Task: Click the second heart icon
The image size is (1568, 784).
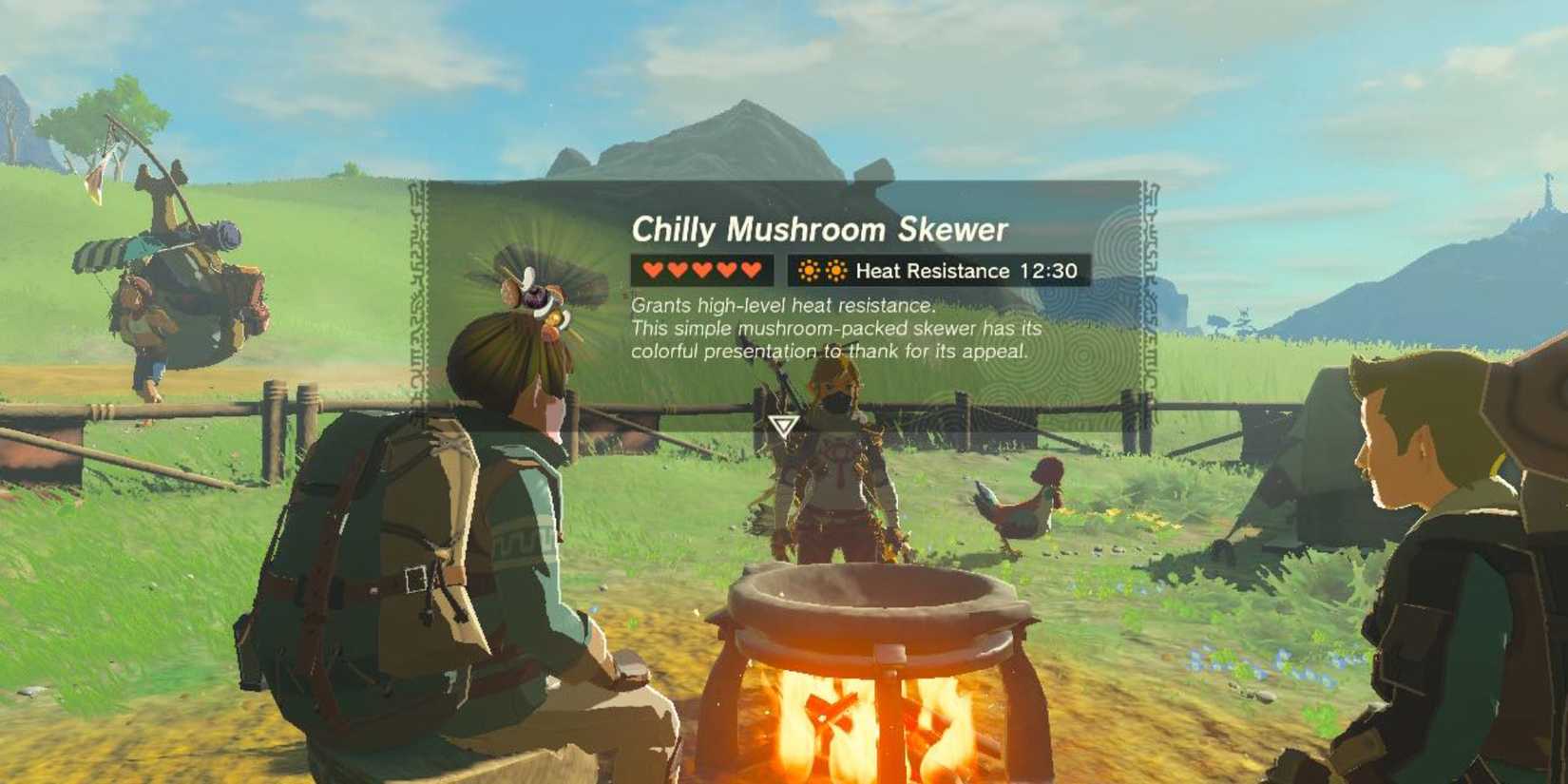Action: click(678, 270)
